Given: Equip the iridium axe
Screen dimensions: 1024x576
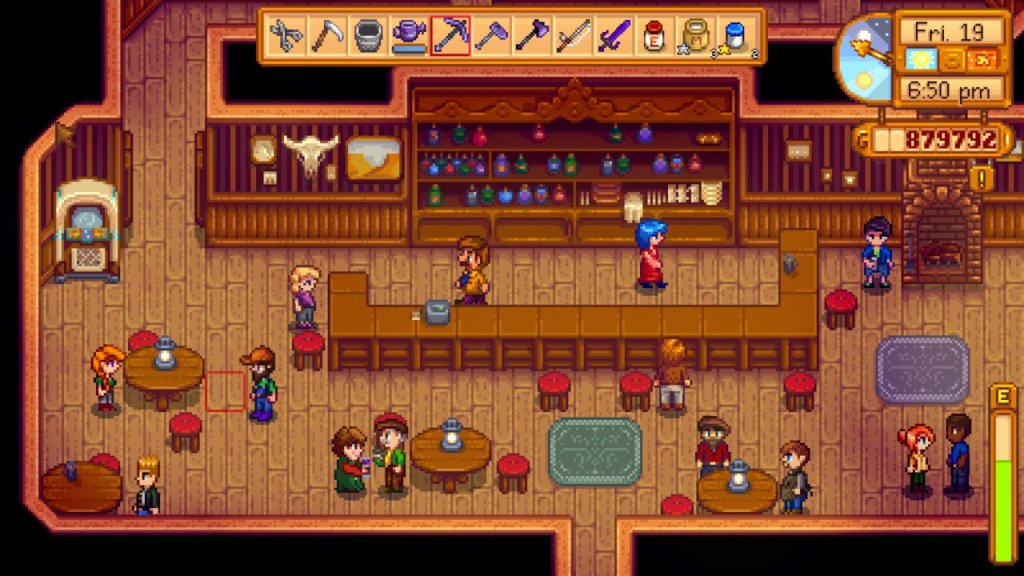Looking at the screenshot, I should [x=532, y=37].
